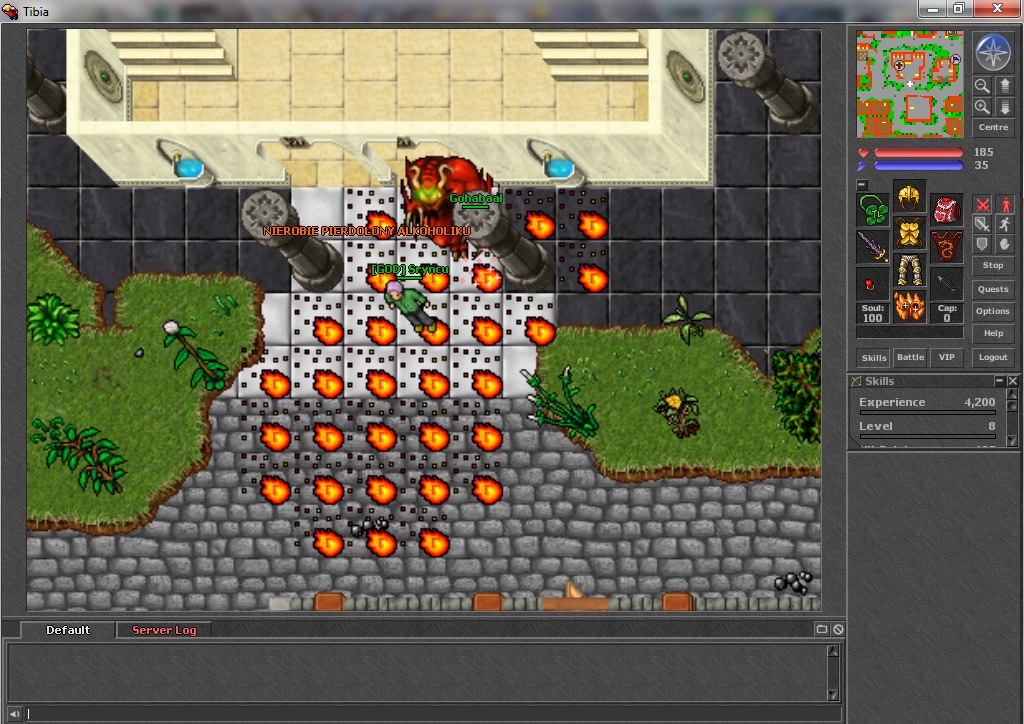The width and height of the screenshot is (1024, 724).
Task: Show the VIP list
Action: pyautogui.click(x=945, y=357)
